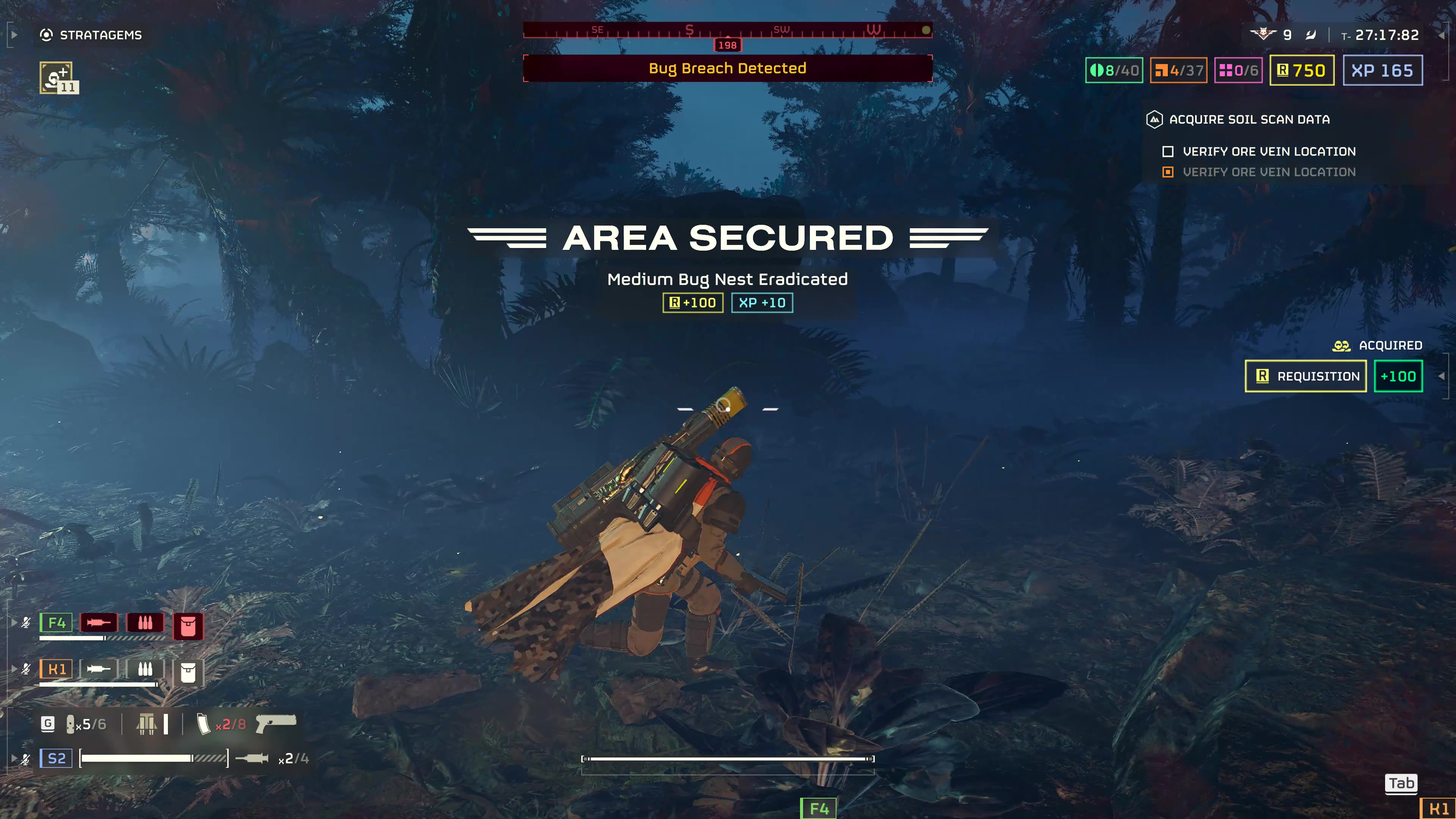This screenshot has width=1456, height=819.
Task: Click F4's red backpack status icon
Action: tap(188, 626)
